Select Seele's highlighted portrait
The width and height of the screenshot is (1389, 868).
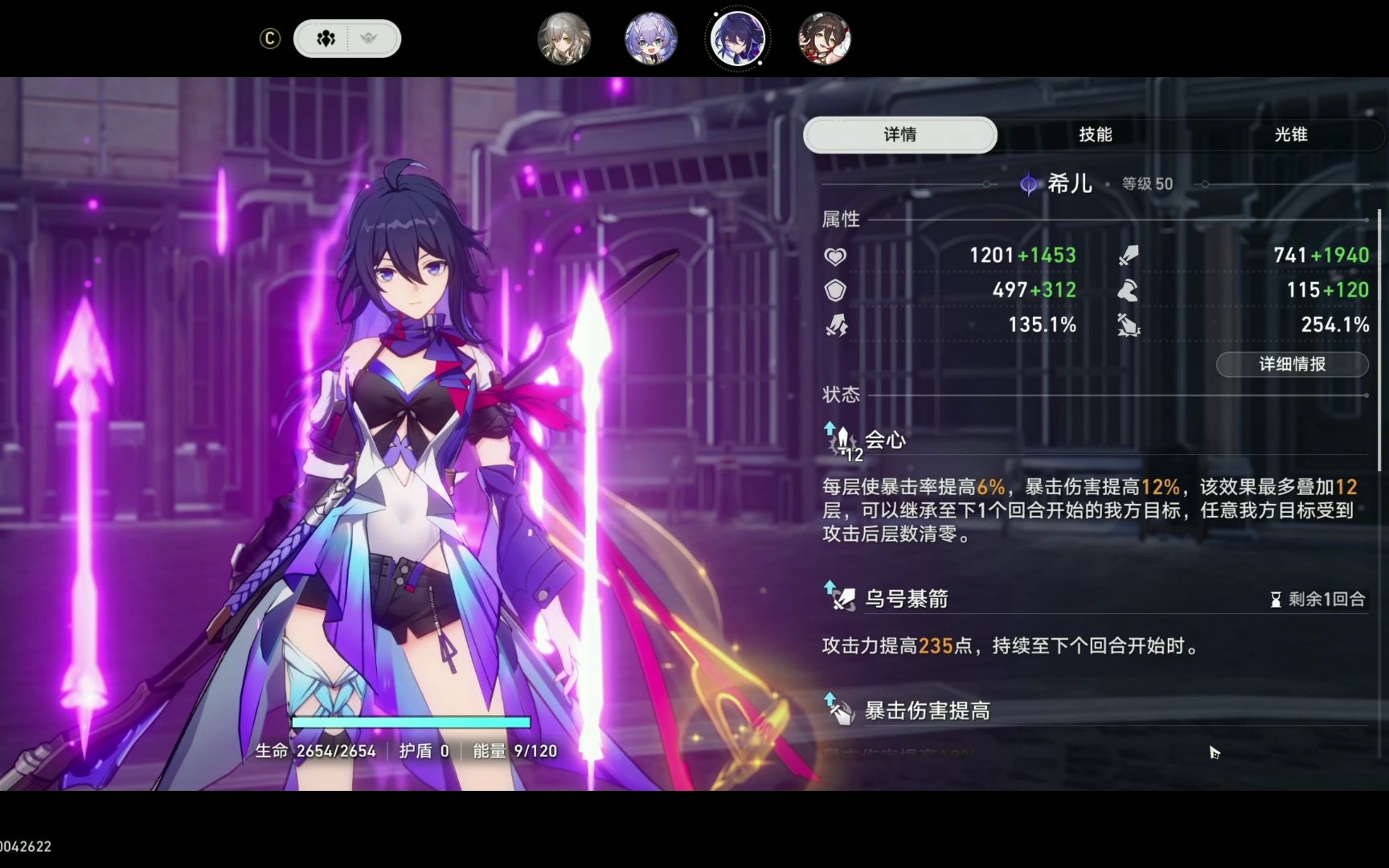tap(738, 39)
